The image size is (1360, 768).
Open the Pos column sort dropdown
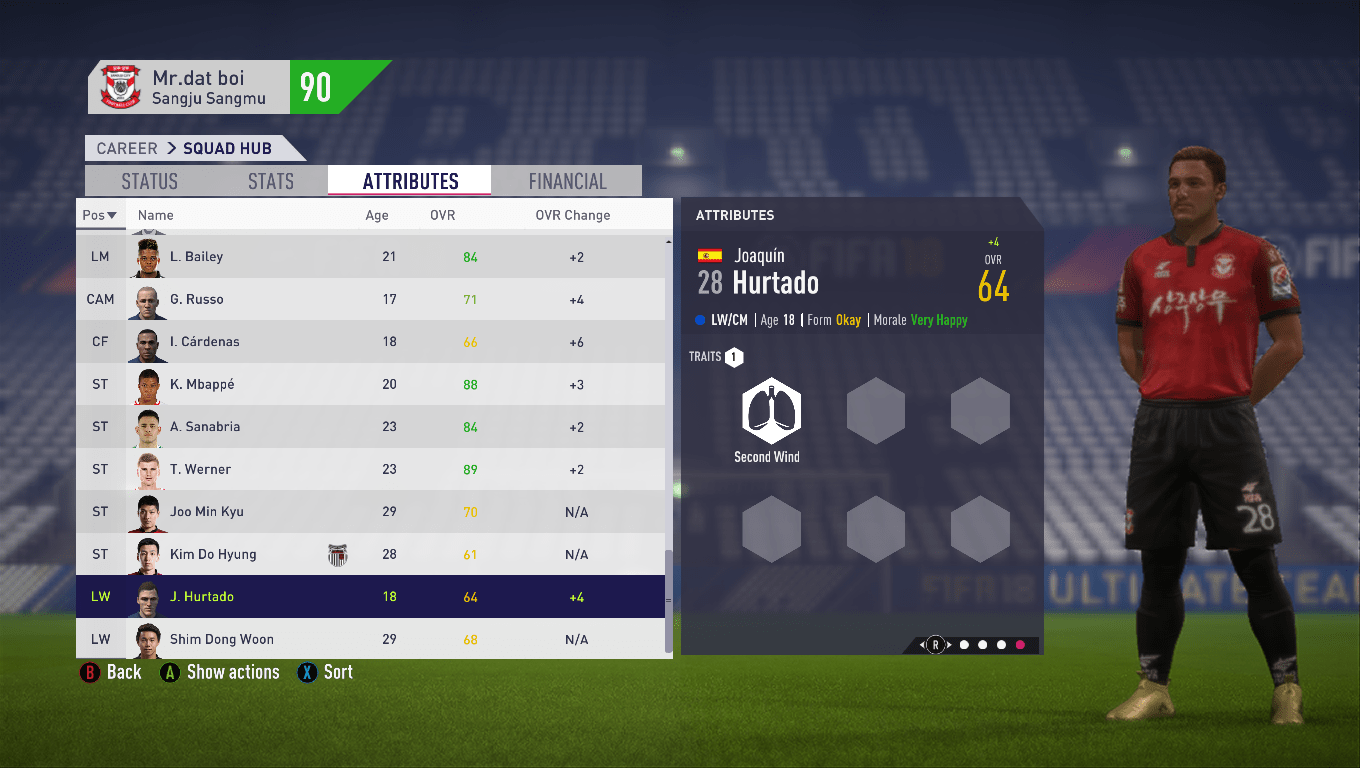click(101, 214)
